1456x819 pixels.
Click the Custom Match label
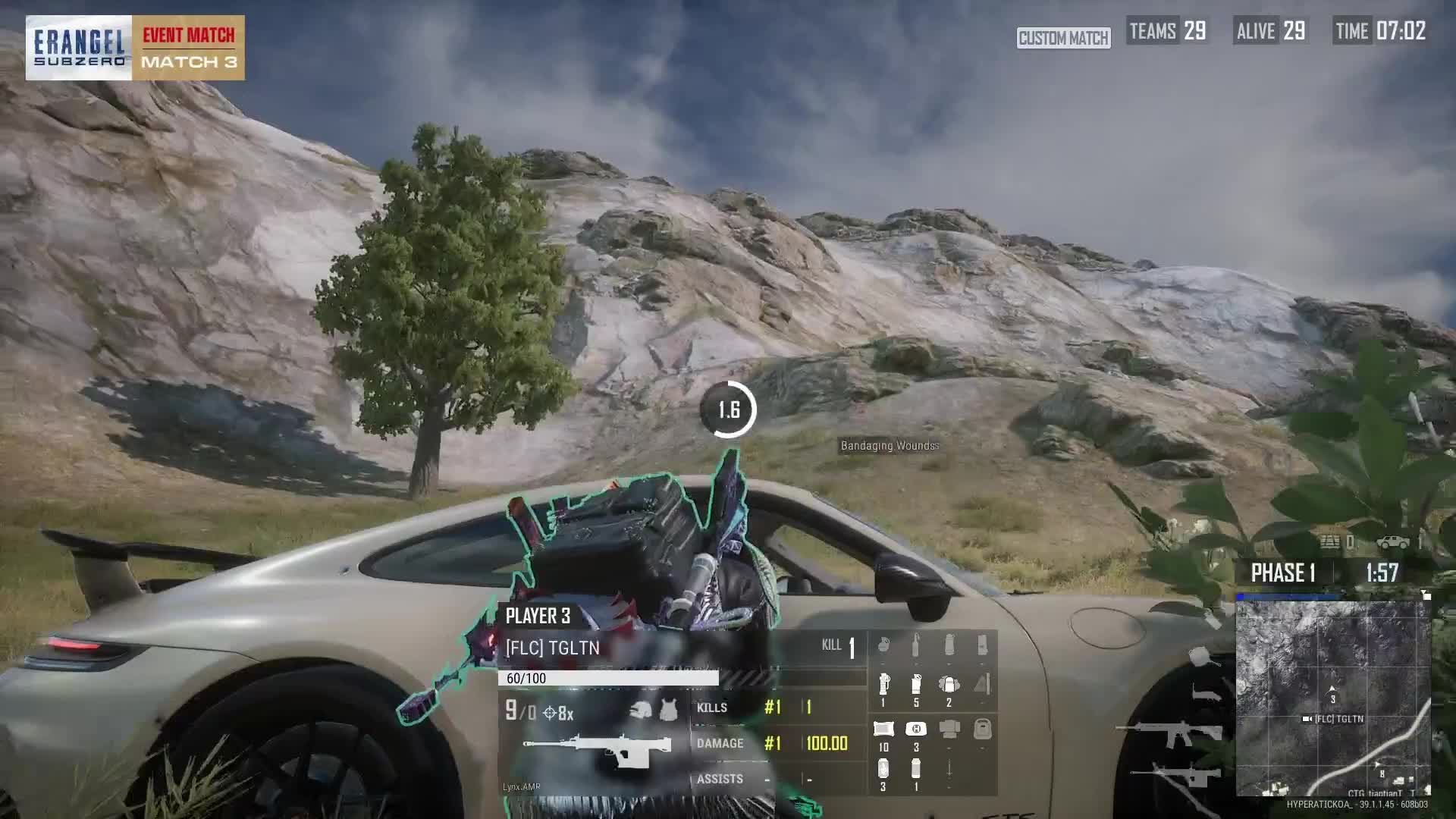coord(1063,38)
